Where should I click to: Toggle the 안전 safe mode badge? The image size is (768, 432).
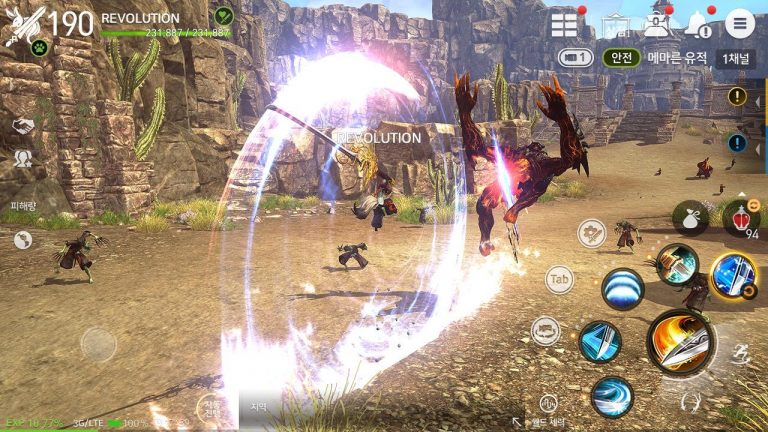[x=621, y=58]
